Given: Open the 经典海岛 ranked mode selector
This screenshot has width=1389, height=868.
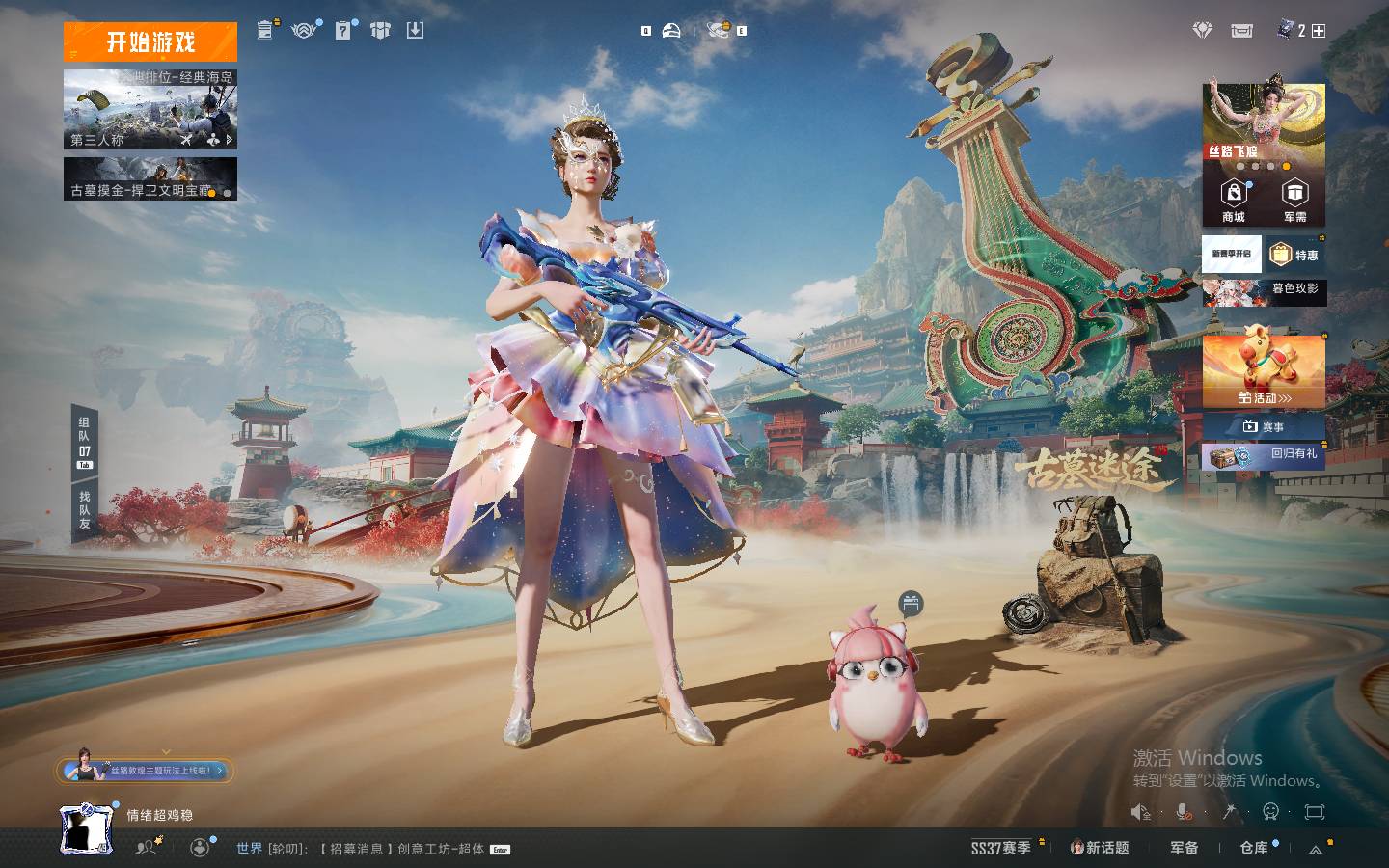Looking at the screenshot, I should [x=150, y=108].
